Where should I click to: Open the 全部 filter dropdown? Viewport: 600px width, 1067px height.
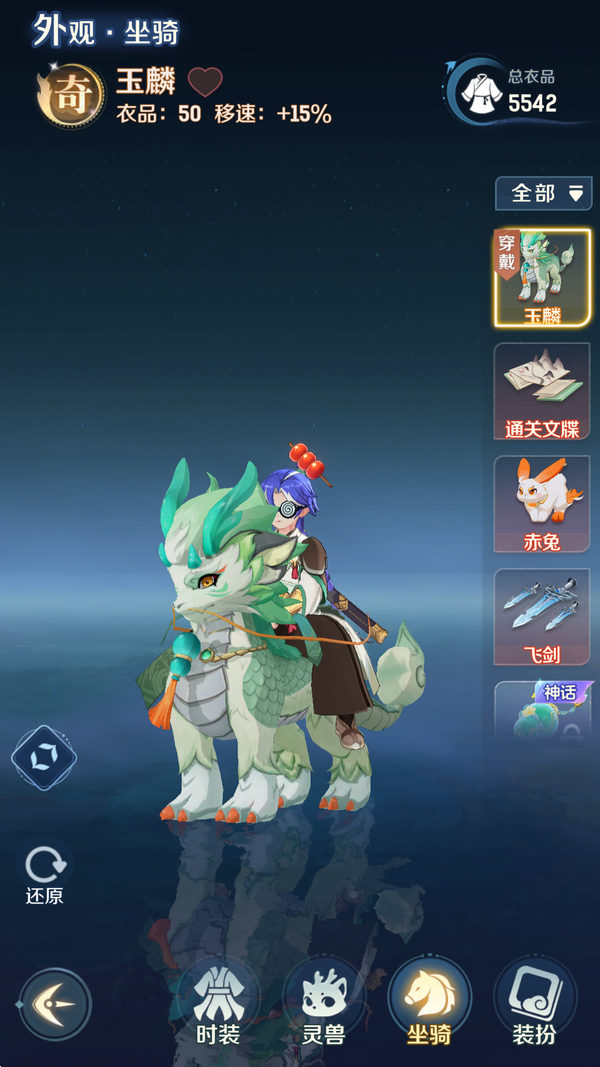(x=543, y=193)
